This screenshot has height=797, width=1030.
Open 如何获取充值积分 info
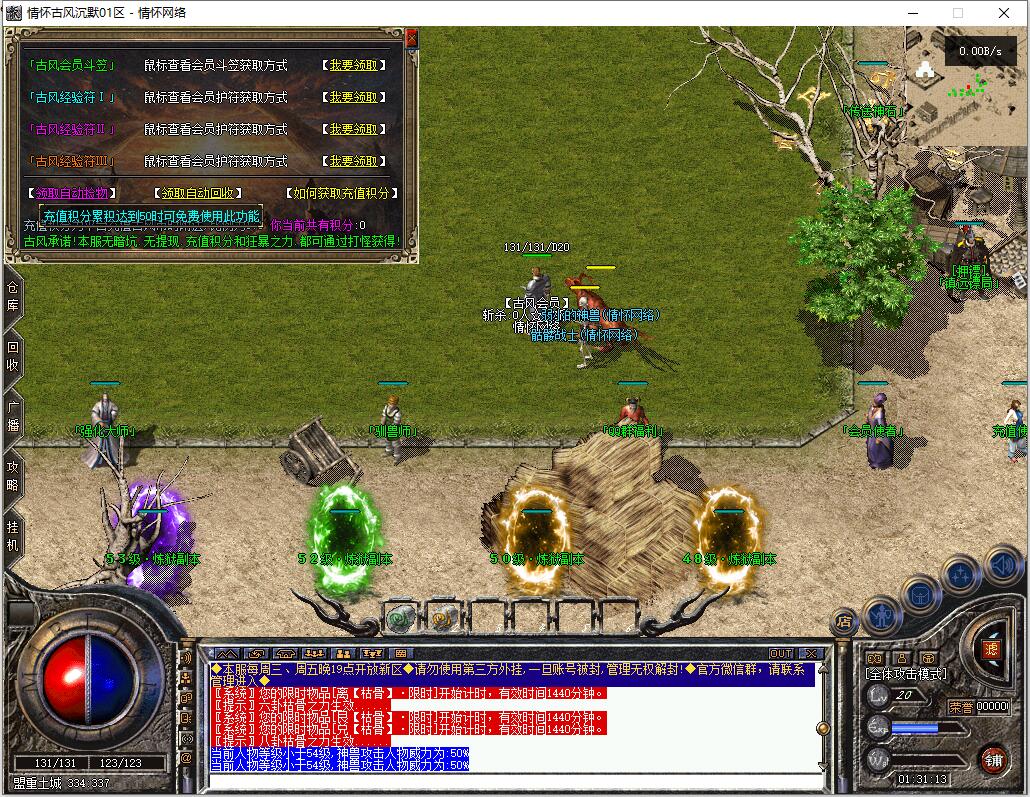(341, 193)
